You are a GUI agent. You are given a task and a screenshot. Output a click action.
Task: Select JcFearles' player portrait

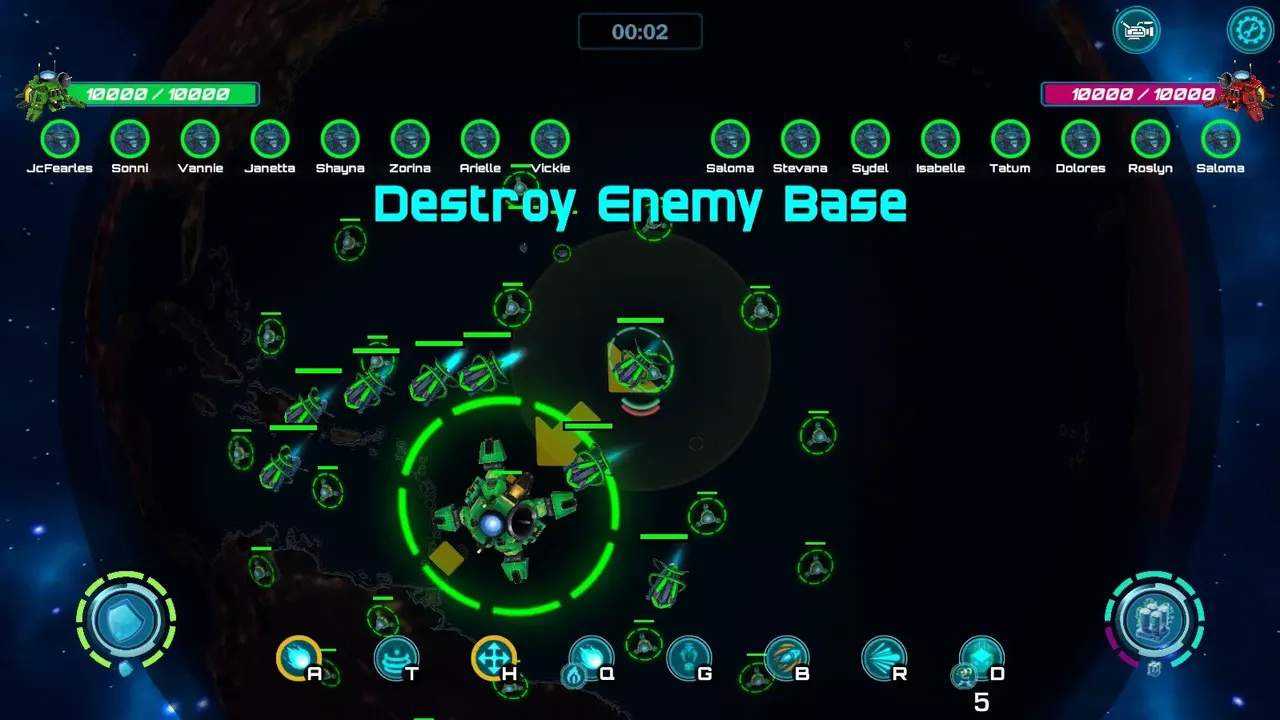pyautogui.click(x=60, y=141)
